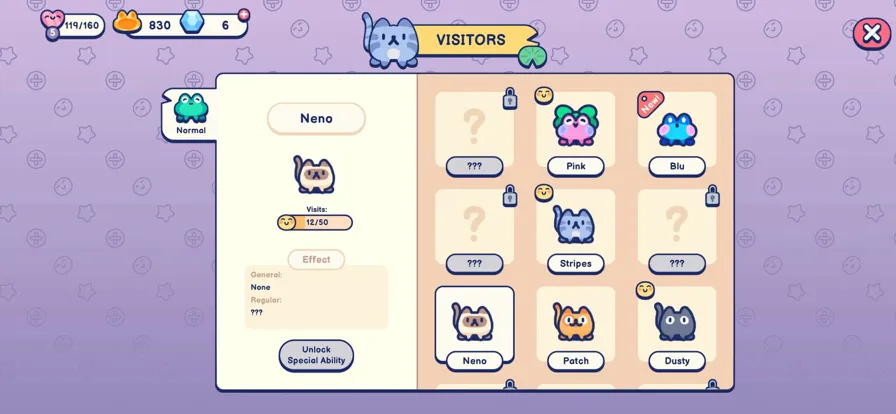Select the Pink frog visitor card
This screenshot has height=414, width=896.
pos(576,133)
